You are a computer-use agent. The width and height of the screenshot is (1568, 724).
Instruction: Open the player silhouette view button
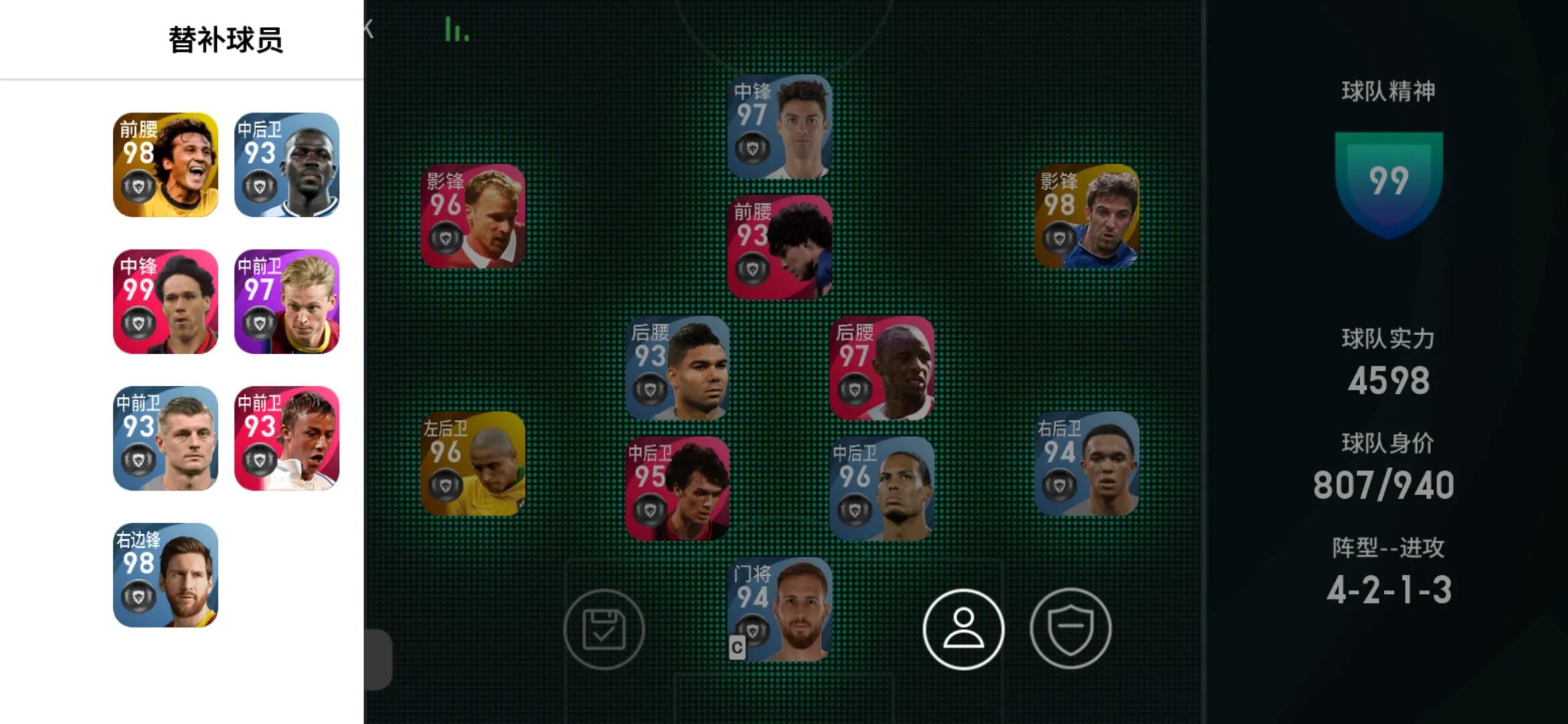pos(963,629)
